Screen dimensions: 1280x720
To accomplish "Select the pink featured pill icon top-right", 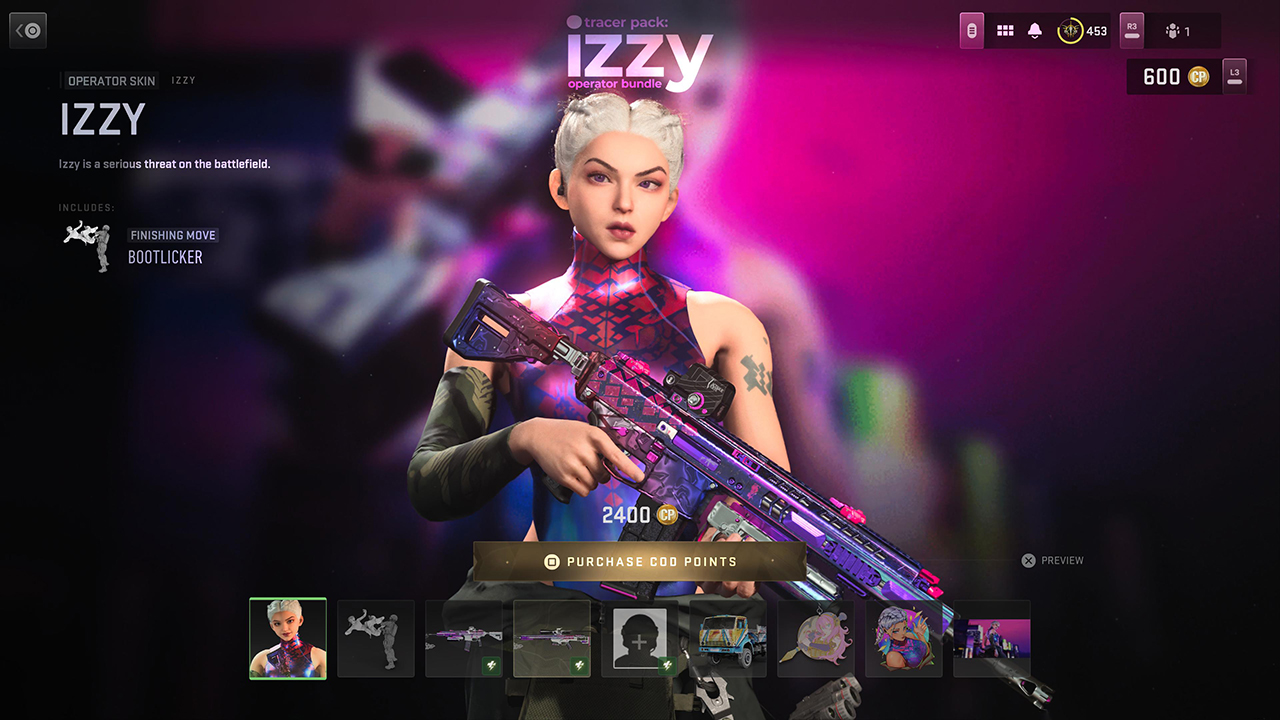I will pyautogui.click(x=970, y=30).
